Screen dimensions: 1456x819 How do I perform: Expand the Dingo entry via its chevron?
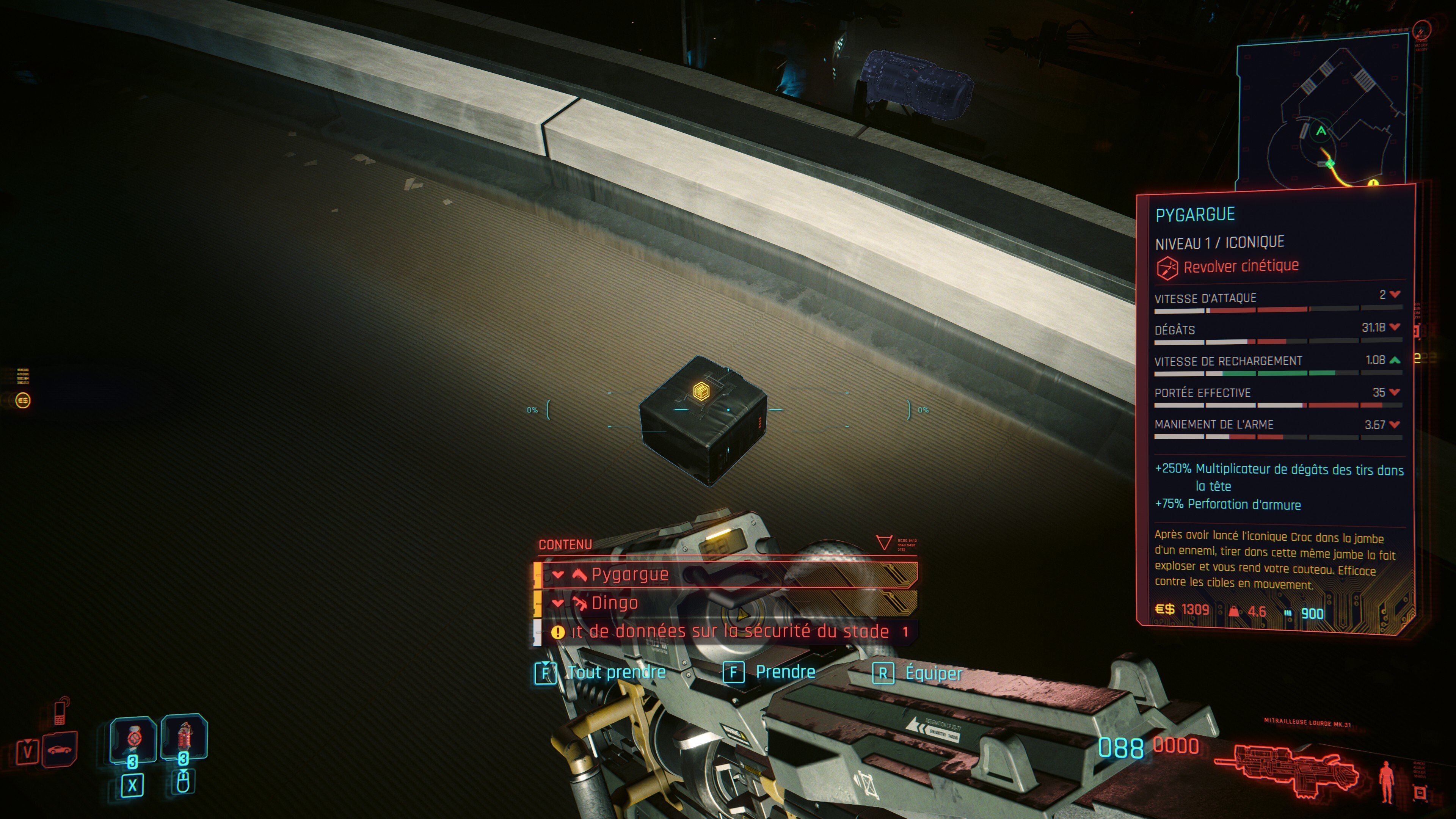click(559, 605)
